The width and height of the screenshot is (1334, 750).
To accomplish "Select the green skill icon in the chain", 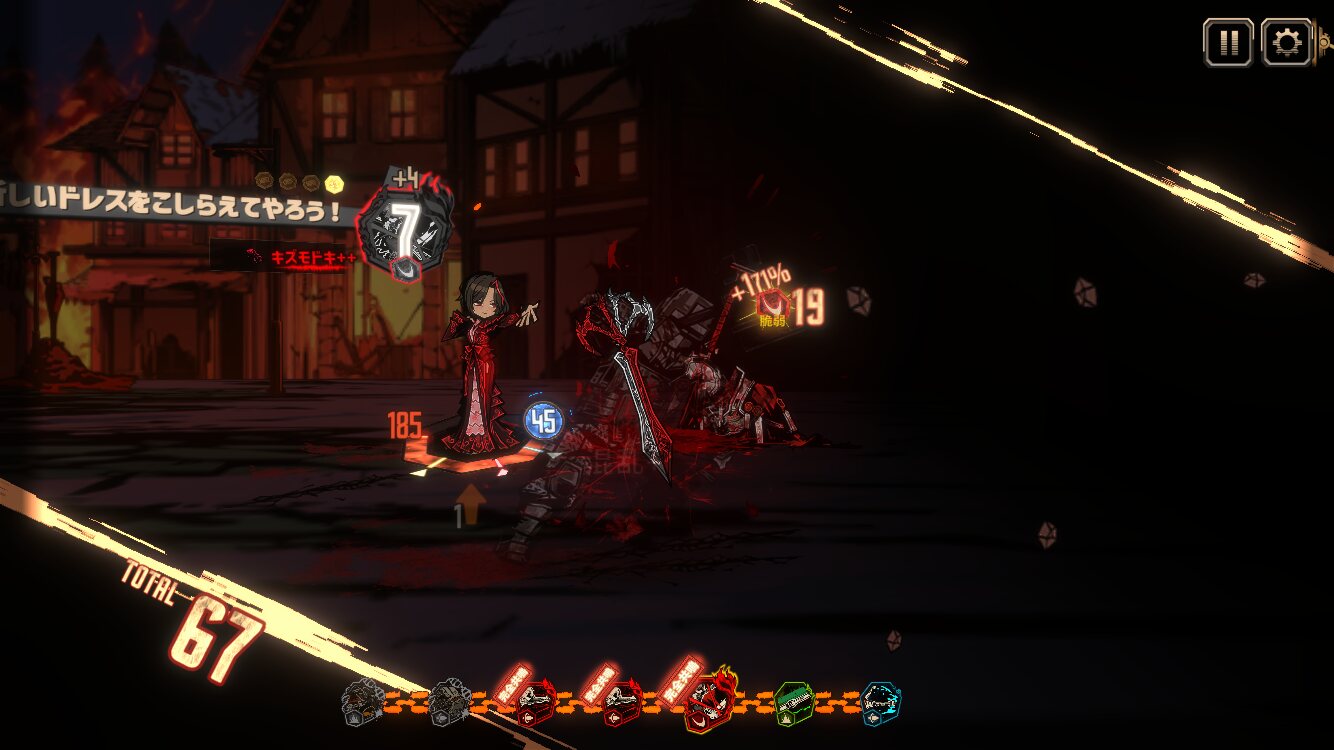I will (793, 704).
